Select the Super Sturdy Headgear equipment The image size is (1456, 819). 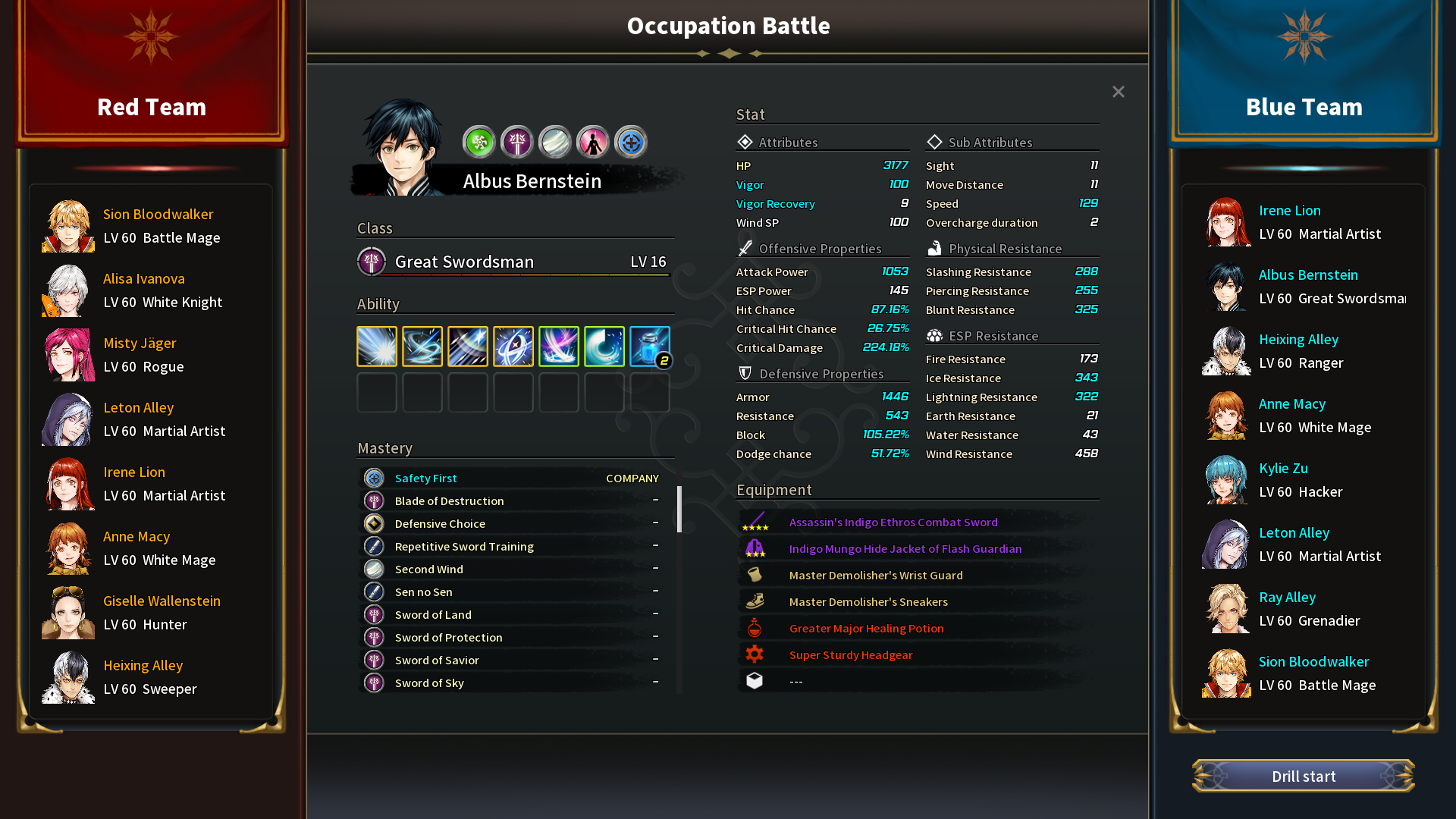point(850,655)
